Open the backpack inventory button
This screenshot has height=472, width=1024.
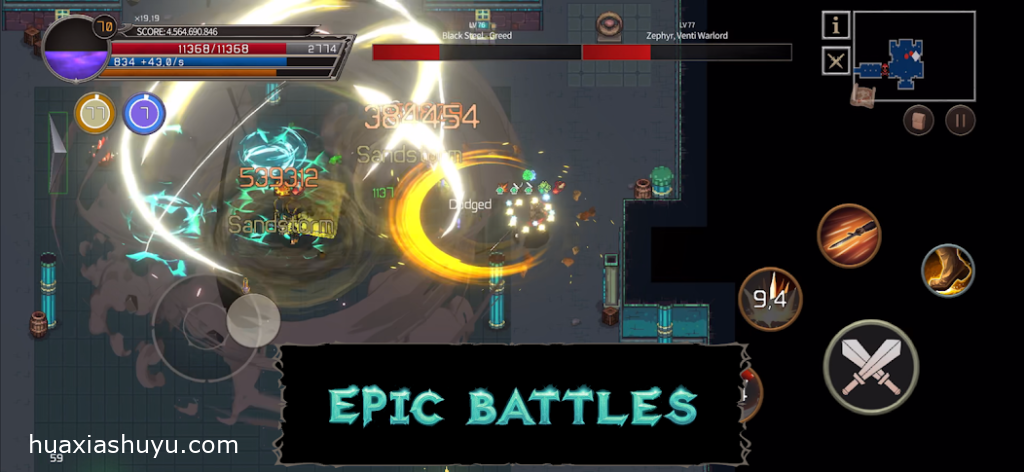click(919, 121)
